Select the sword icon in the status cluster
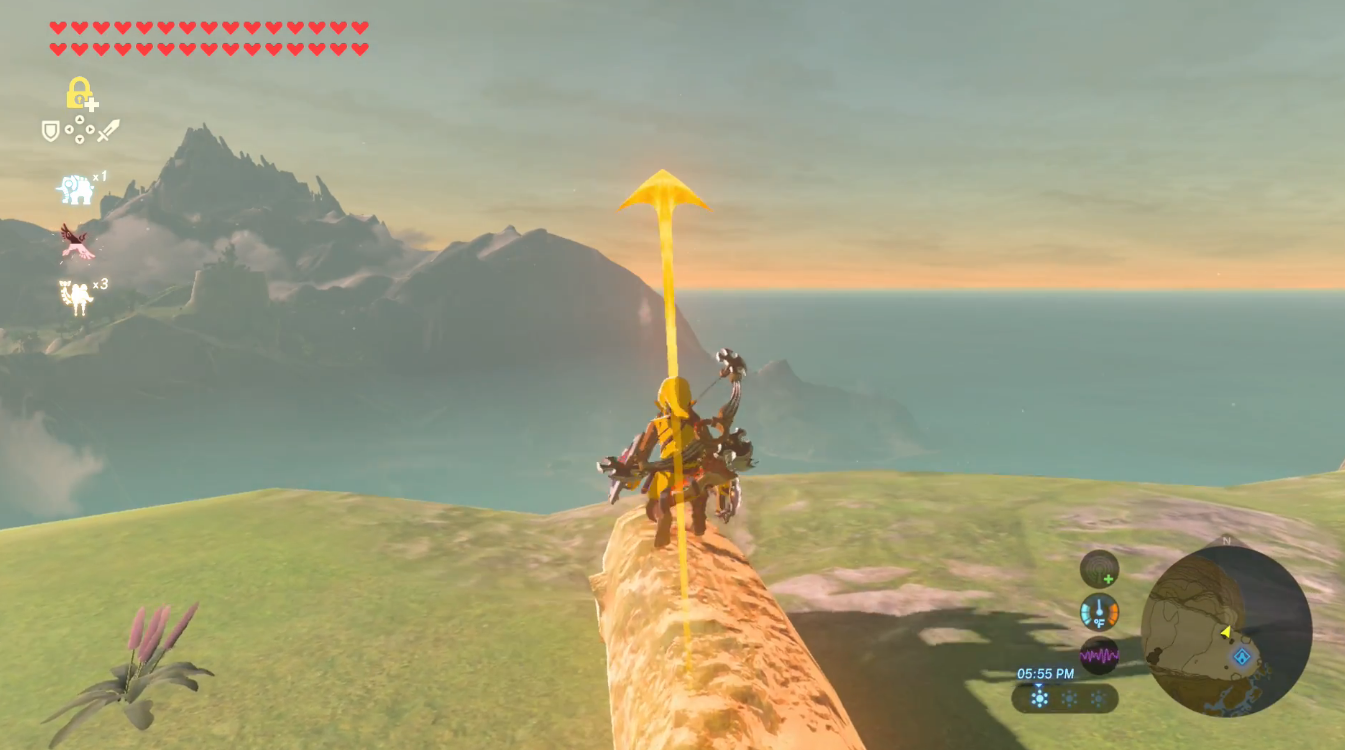 (x=108, y=132)
